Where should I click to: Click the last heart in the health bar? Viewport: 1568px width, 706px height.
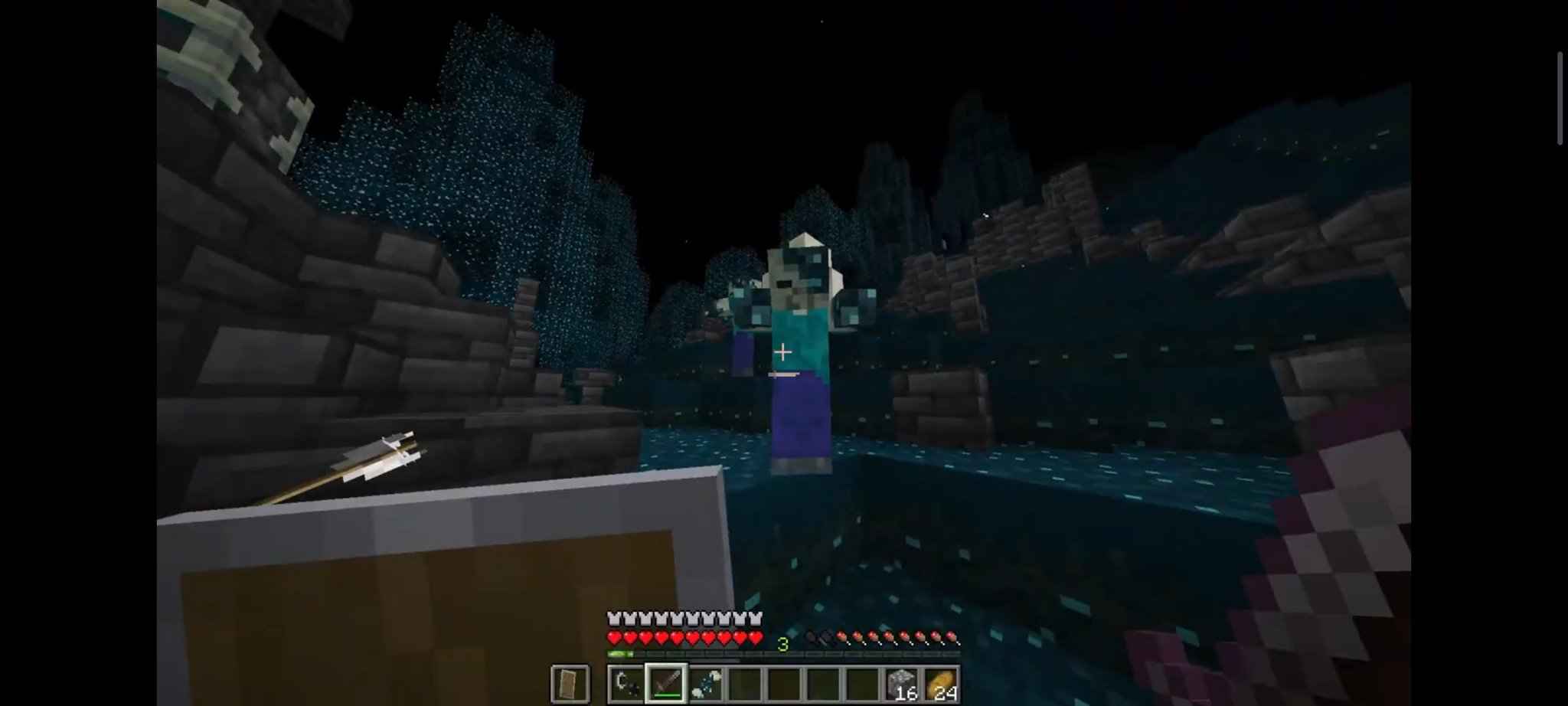point(755,638)
